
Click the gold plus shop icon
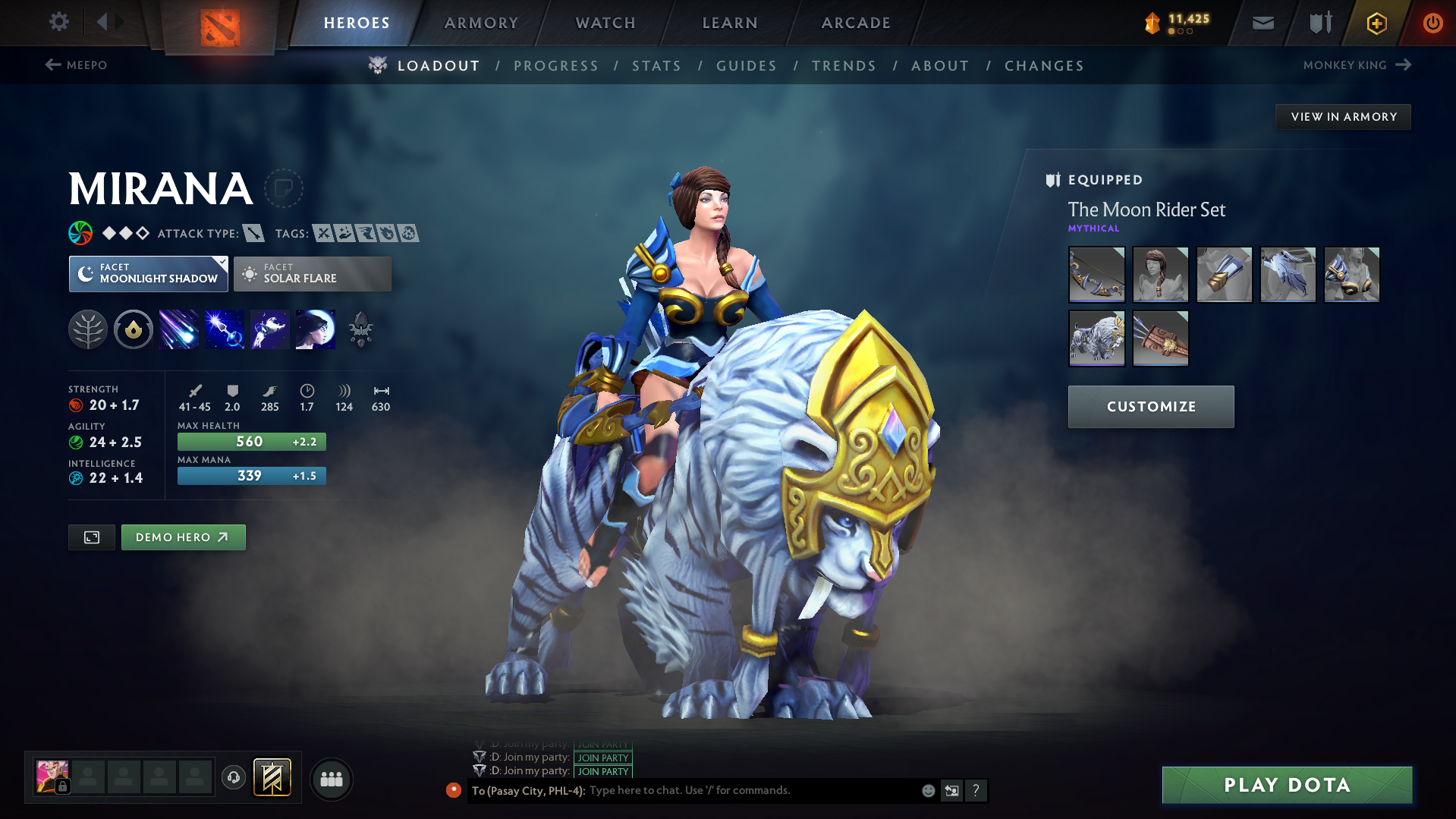pos(1376,24)
